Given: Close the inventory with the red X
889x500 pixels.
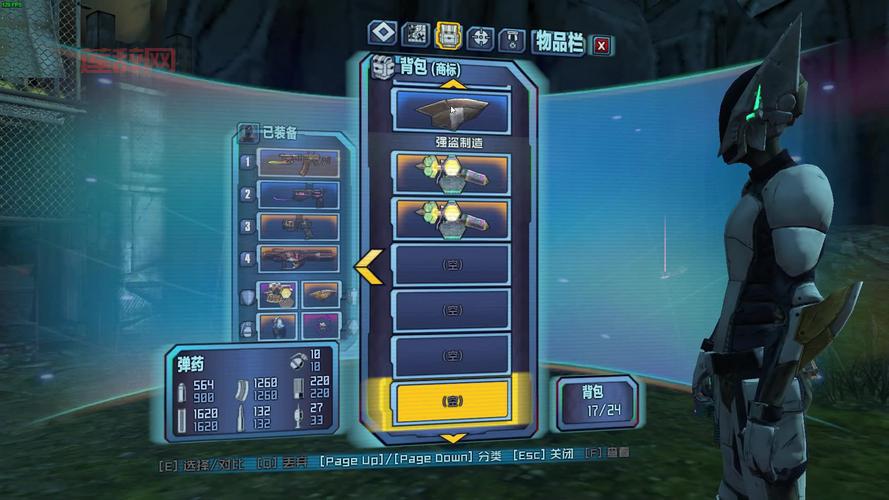Looking at the screenshot, I should click(601, 45).
